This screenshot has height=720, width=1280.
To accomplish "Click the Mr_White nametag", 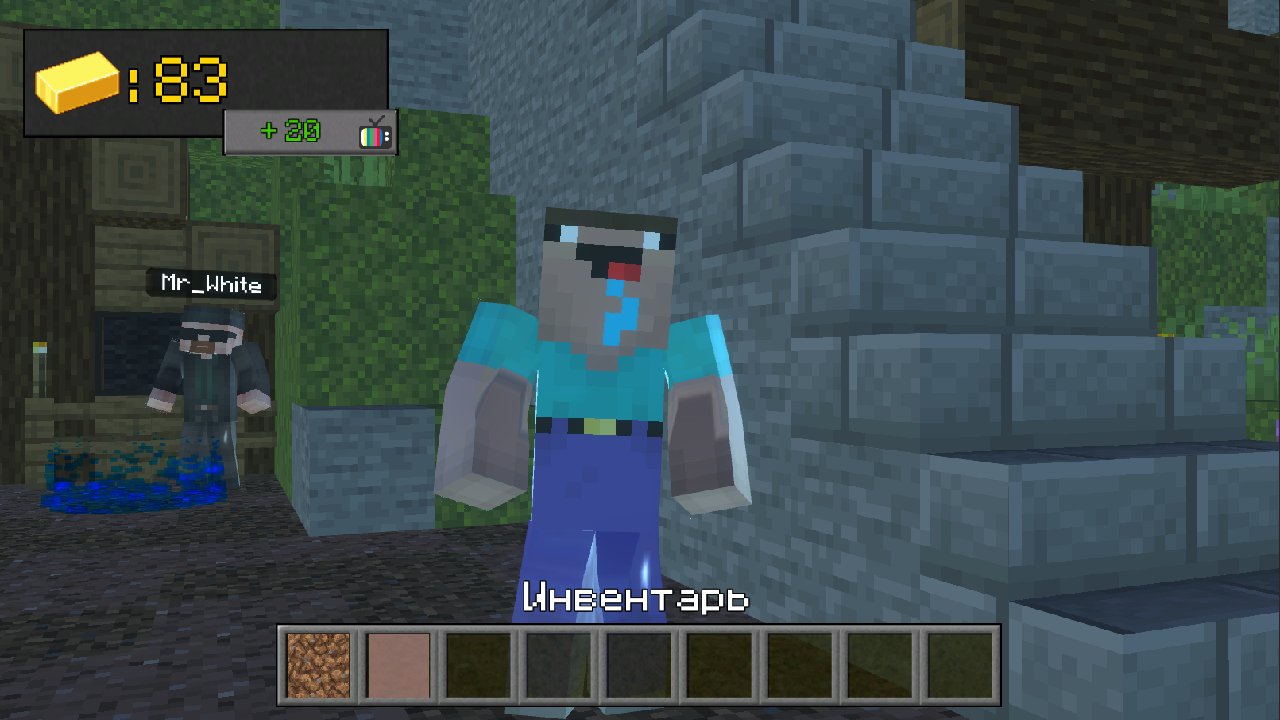I will [x=210, y=284].
